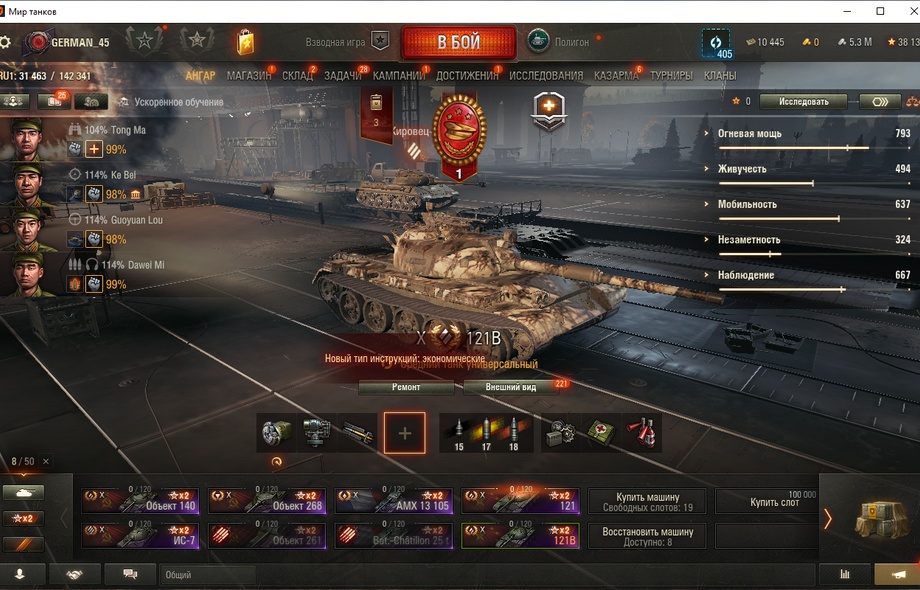Open the МАГАЗИН tab

tap(248, 76)
